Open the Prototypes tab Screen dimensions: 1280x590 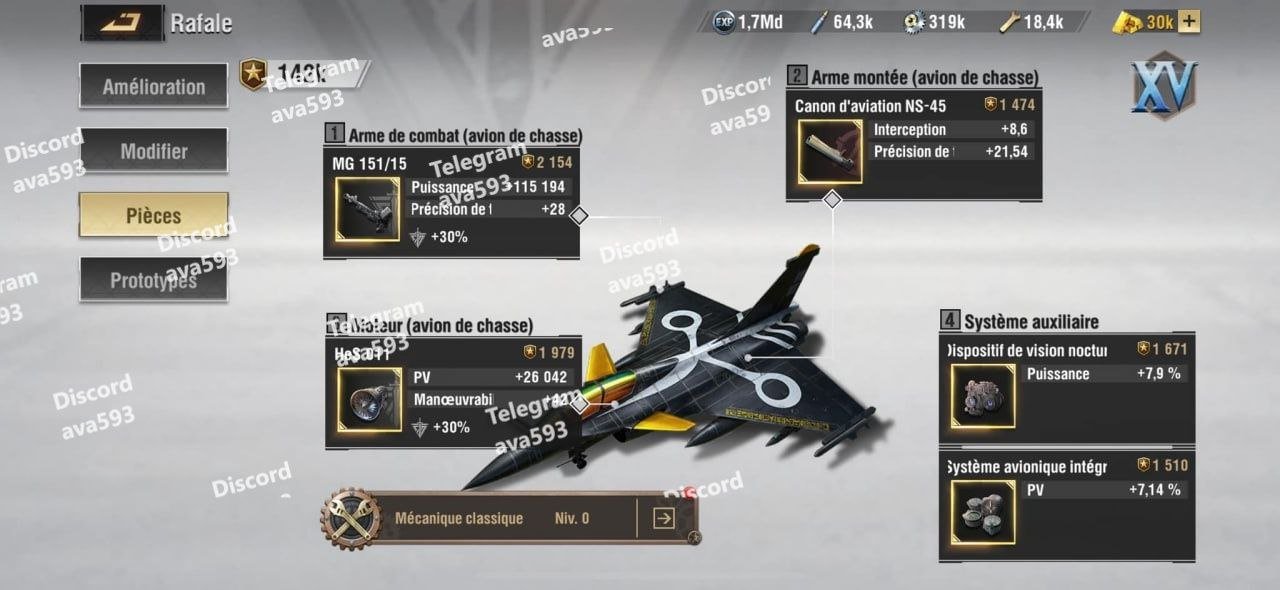click(153, 281)
